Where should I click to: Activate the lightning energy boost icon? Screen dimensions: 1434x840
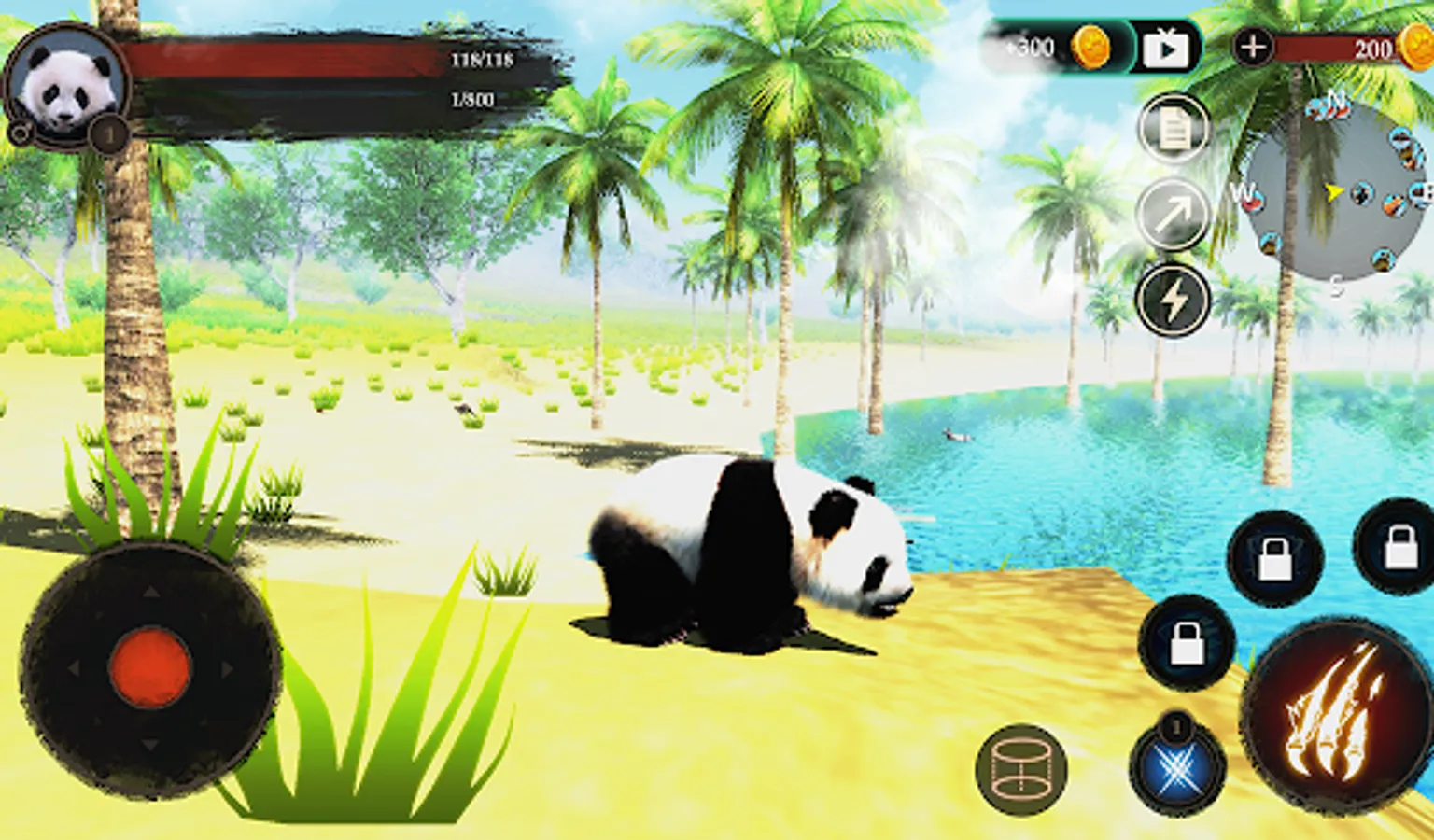pos(1174,296)
